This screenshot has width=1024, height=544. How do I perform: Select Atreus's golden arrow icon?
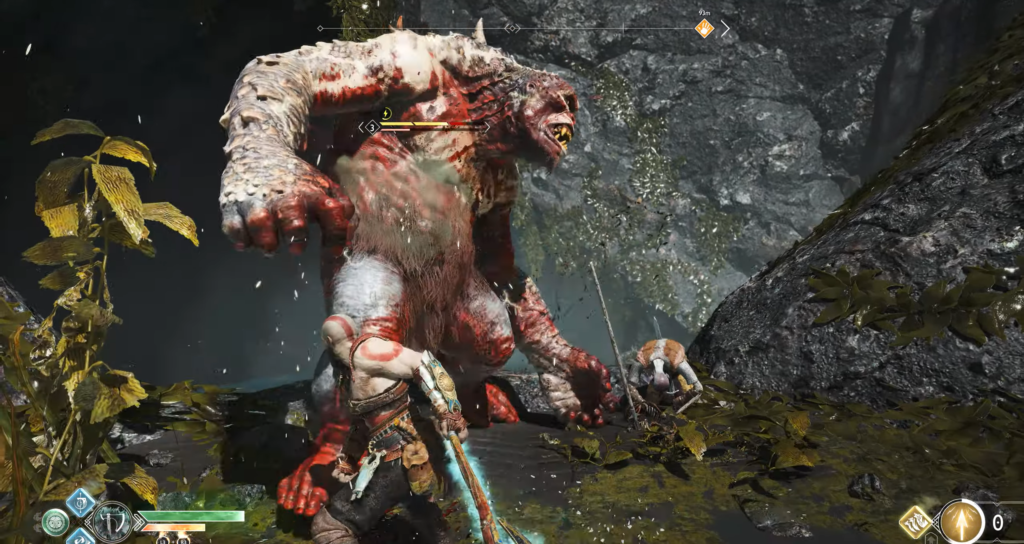click(x=962, y=522)
